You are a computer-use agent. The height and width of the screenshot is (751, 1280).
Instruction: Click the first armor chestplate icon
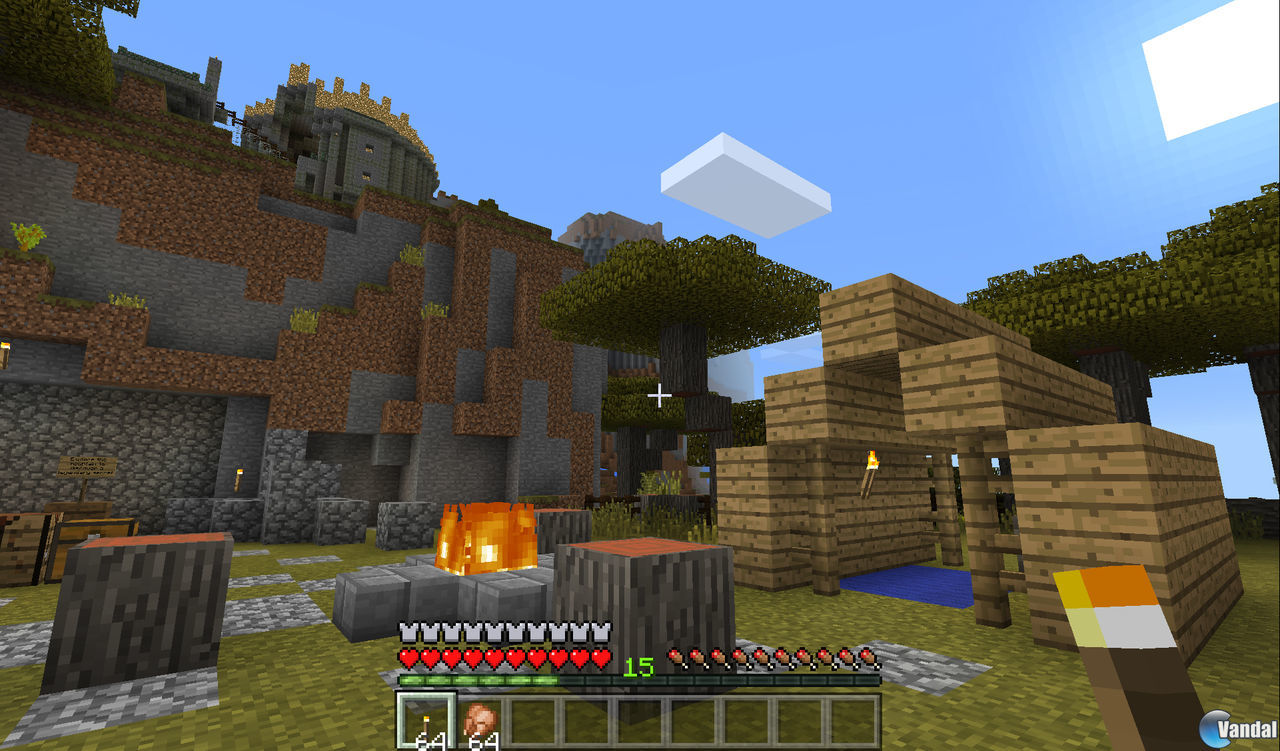point(408,633)
